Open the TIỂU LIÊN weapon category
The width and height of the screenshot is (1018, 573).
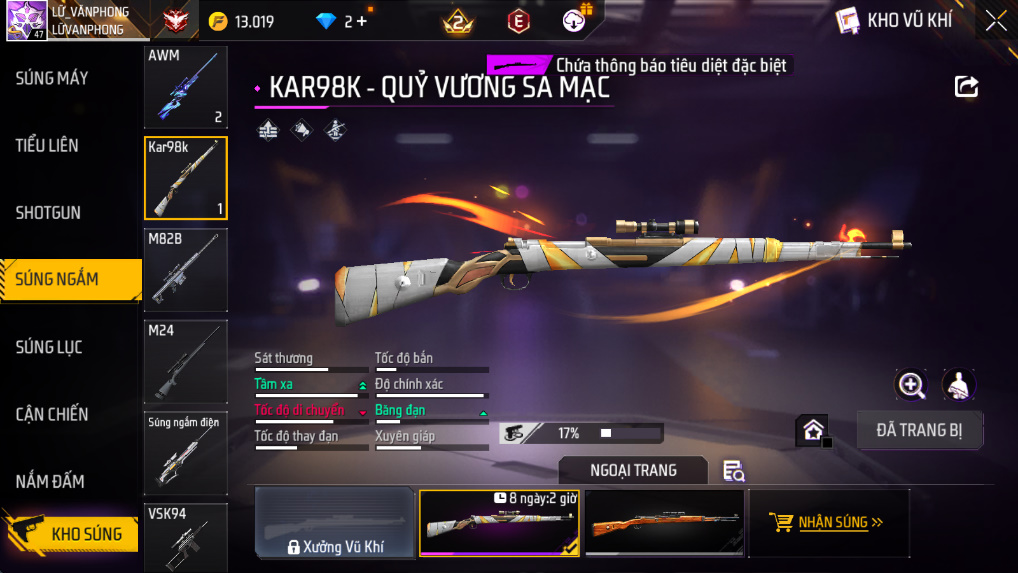point(47,146)
